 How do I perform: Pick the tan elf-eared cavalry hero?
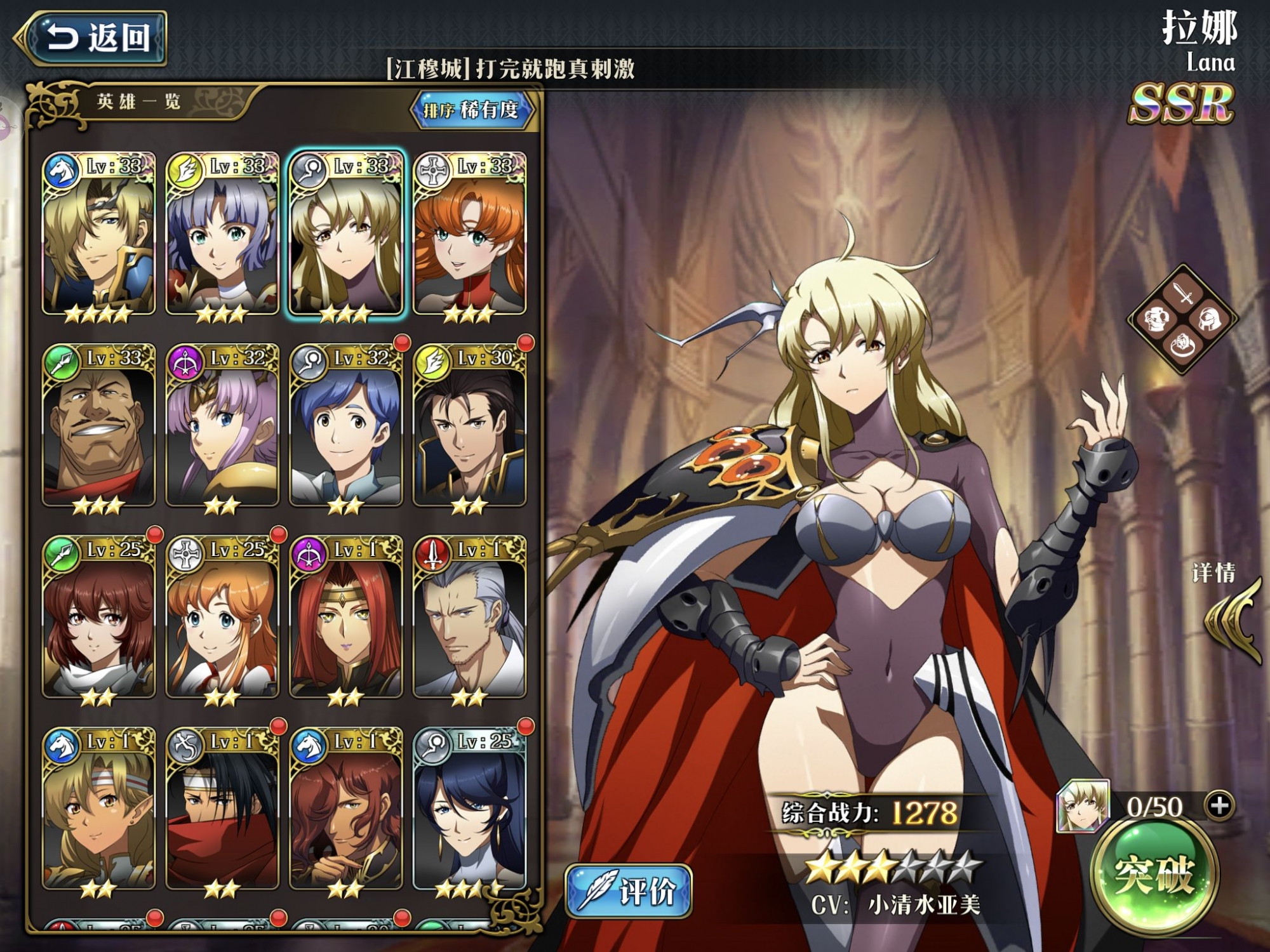pos(98,810)
